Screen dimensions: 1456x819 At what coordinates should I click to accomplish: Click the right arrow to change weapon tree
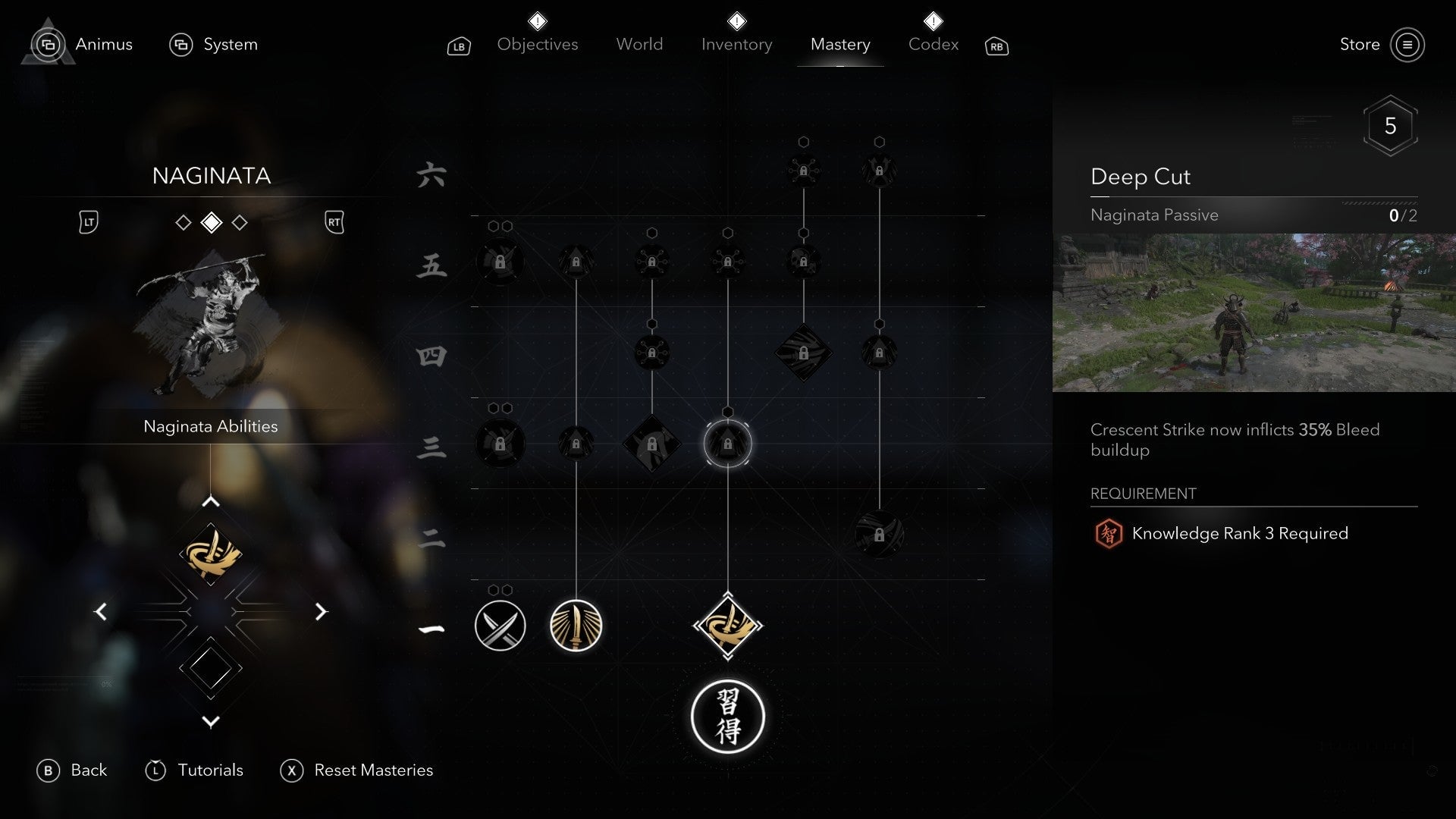[x=322, y=611]
